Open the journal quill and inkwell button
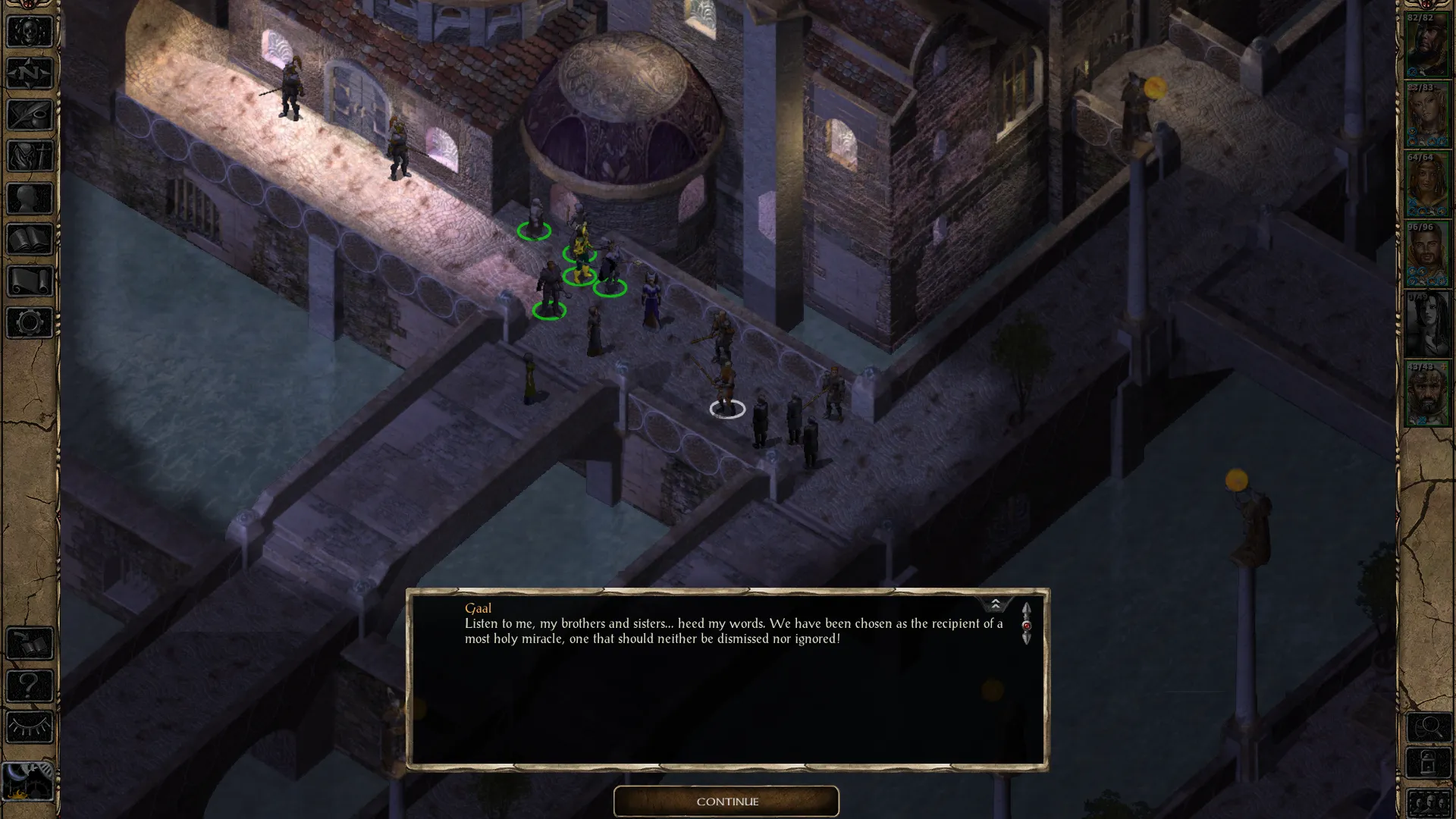 pyautogui.click(x=30, y=115)
